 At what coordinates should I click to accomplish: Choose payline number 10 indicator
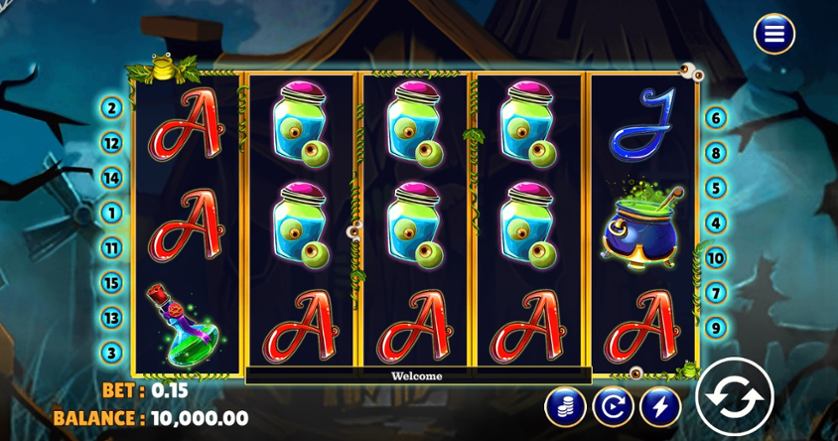pos(715,258)
